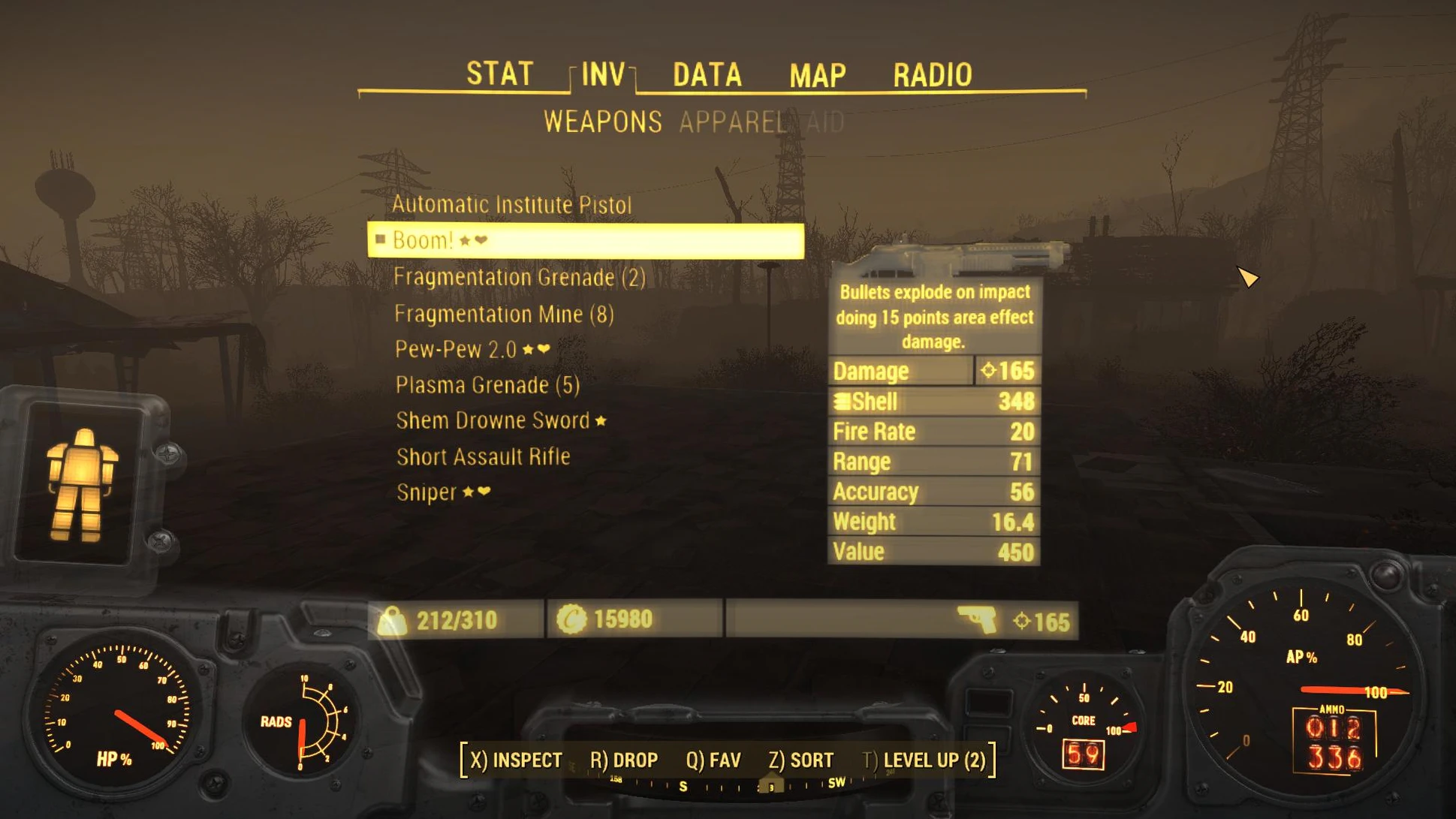Image resolution: width=1456 pixels, height=819 pixels.
Task: Open the APPAREL sub-category
Action: point(733,122)
